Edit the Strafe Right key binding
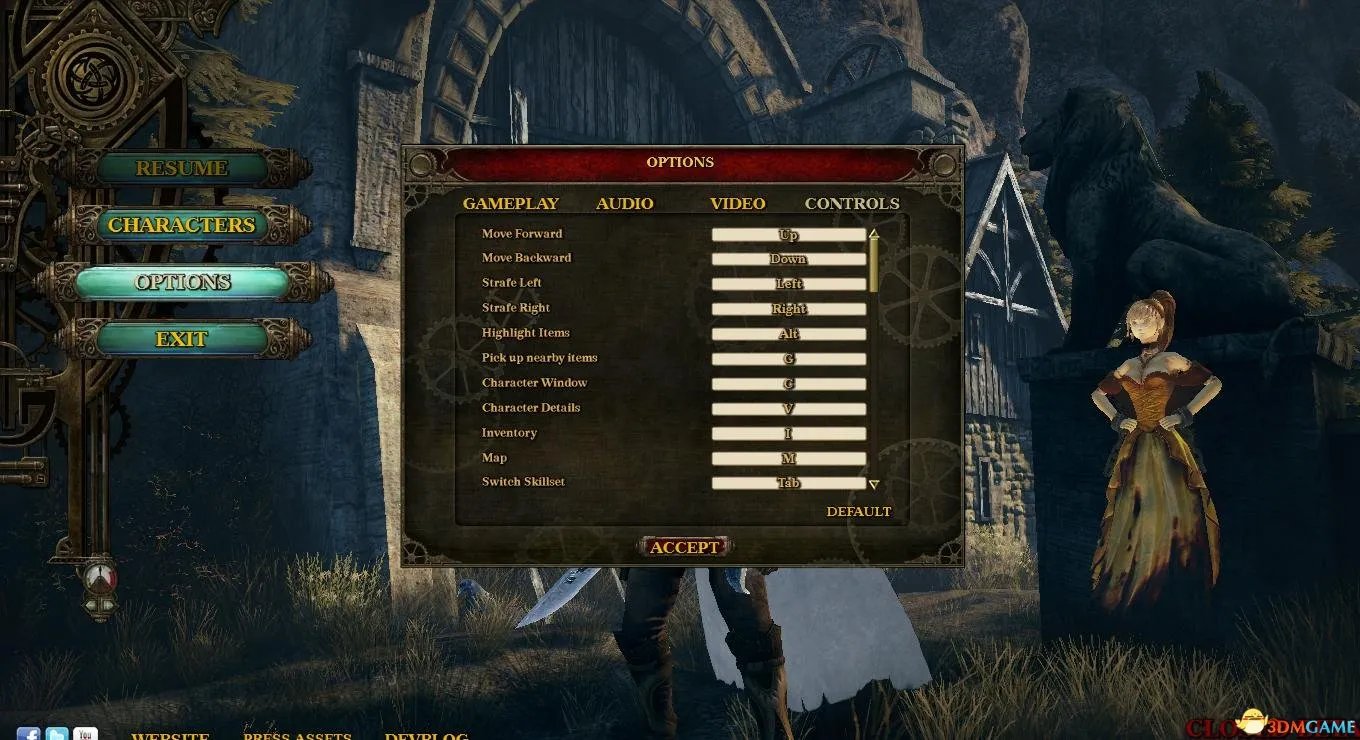This screenshot has height=740, width=1360. 788,309
